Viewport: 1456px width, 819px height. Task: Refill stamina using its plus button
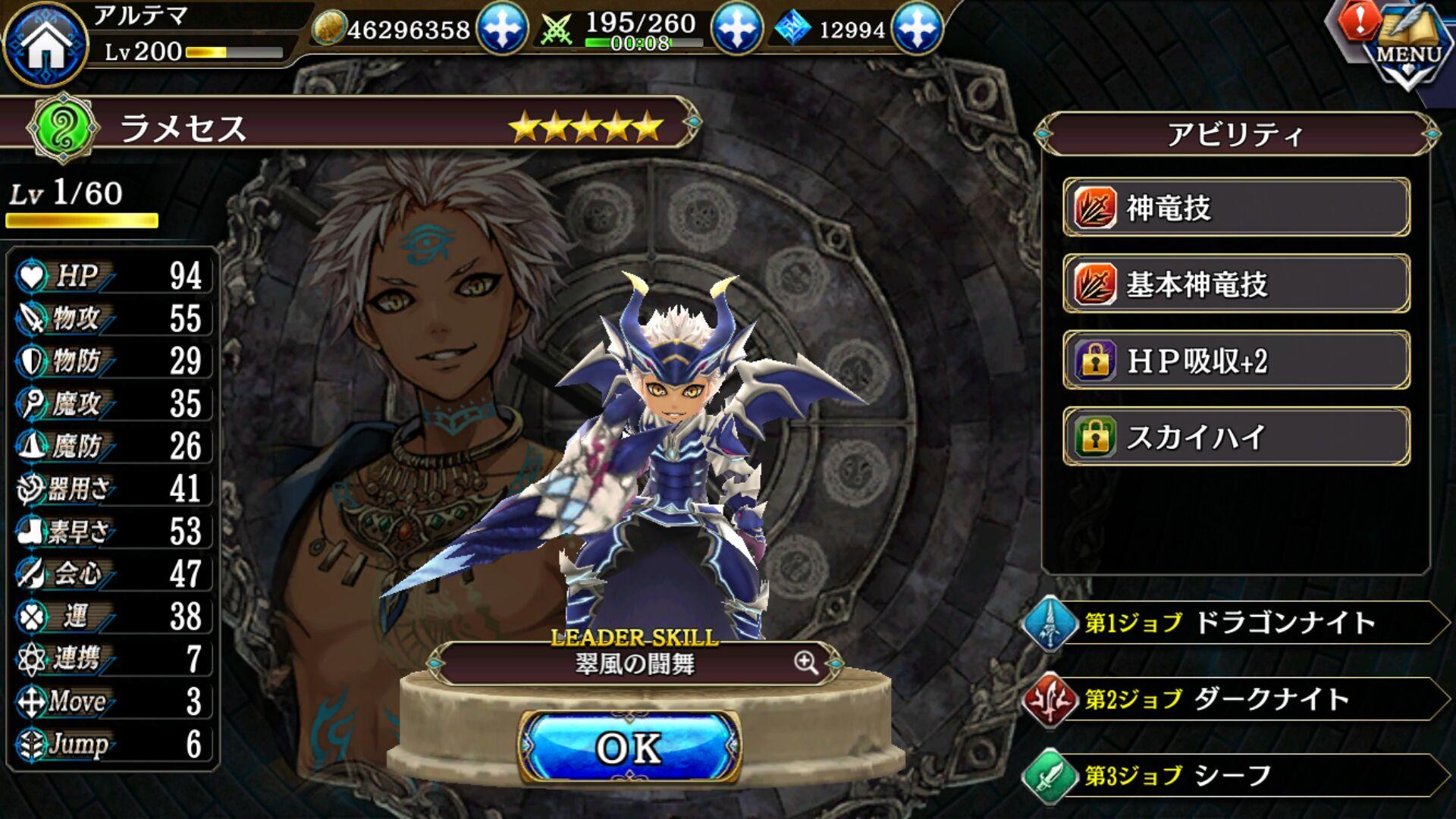pos(736,28)
